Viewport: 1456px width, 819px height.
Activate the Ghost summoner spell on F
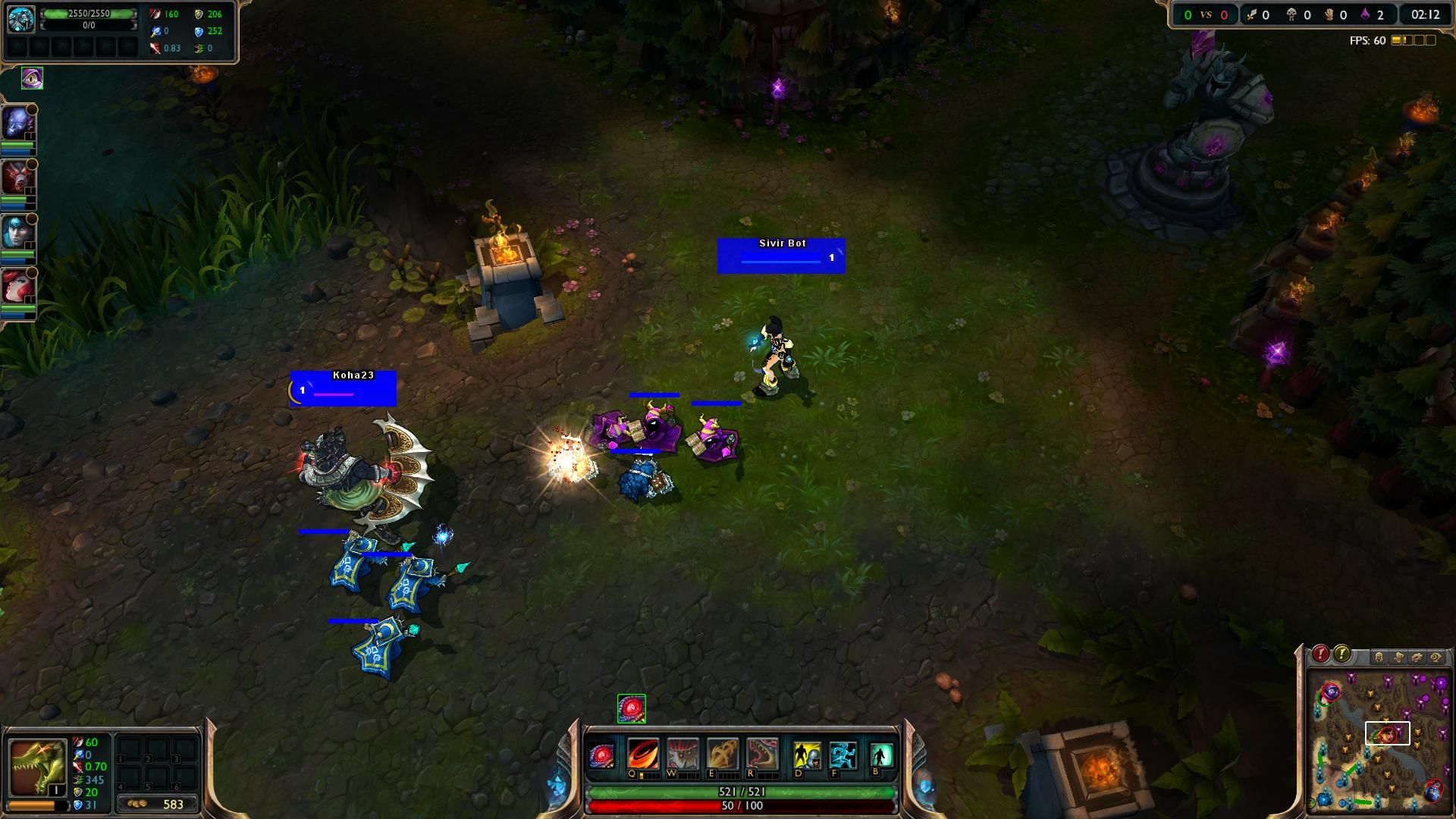(843, 755)
